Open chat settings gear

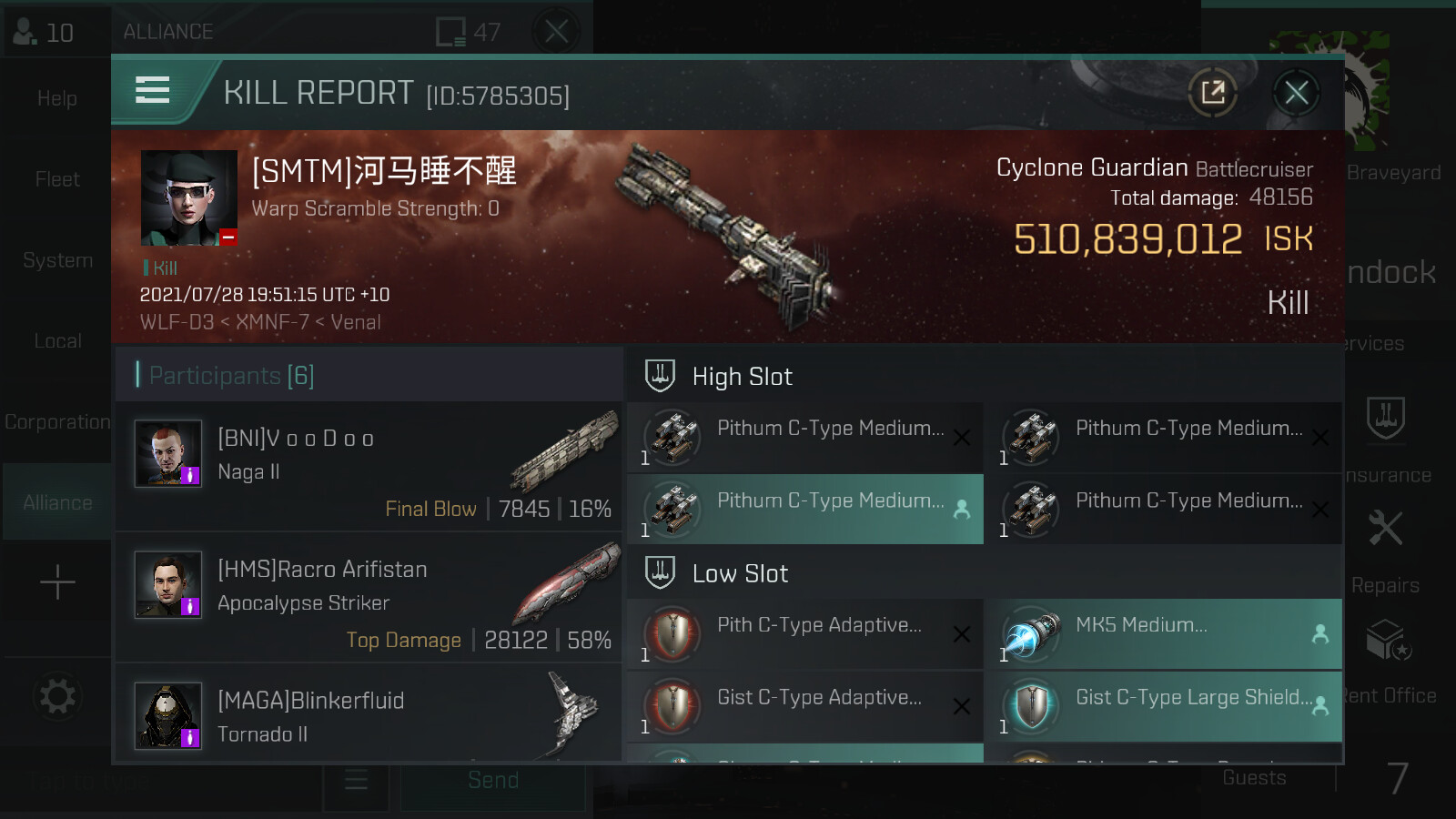[x=57, y=697]
